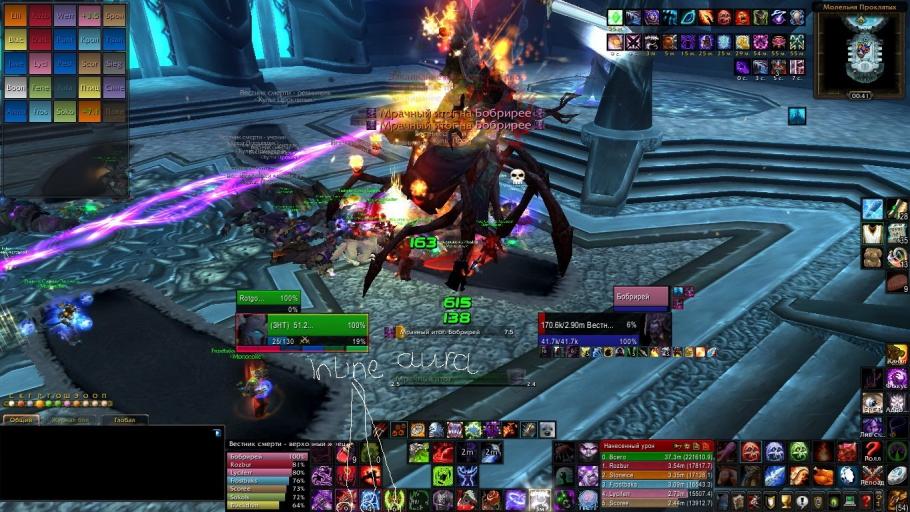Open the gold trophy achievements button
The height and width of the screenshot is (512, 910).
[x=786, y=501]
